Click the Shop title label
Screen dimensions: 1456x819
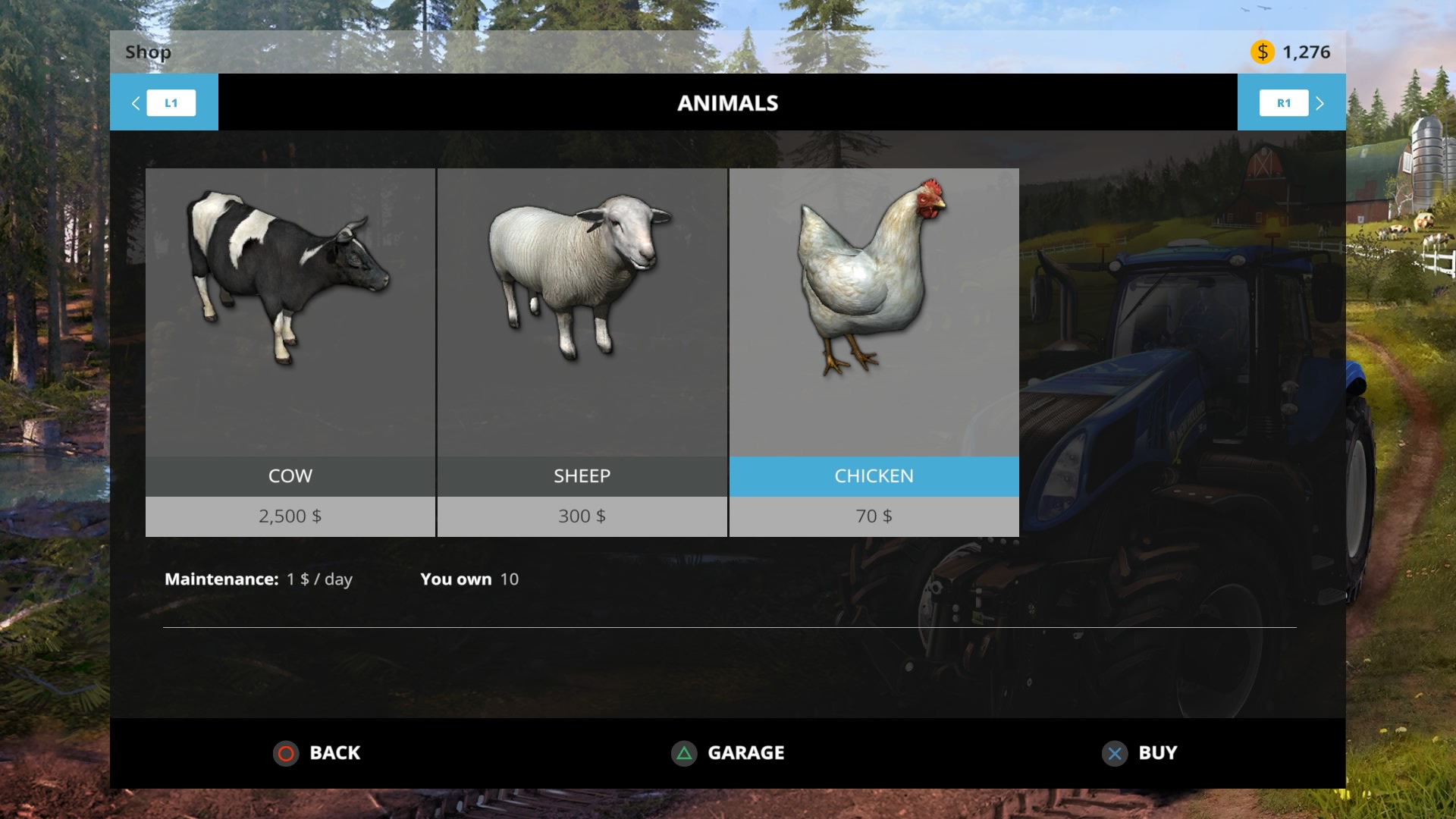[148, 52]
